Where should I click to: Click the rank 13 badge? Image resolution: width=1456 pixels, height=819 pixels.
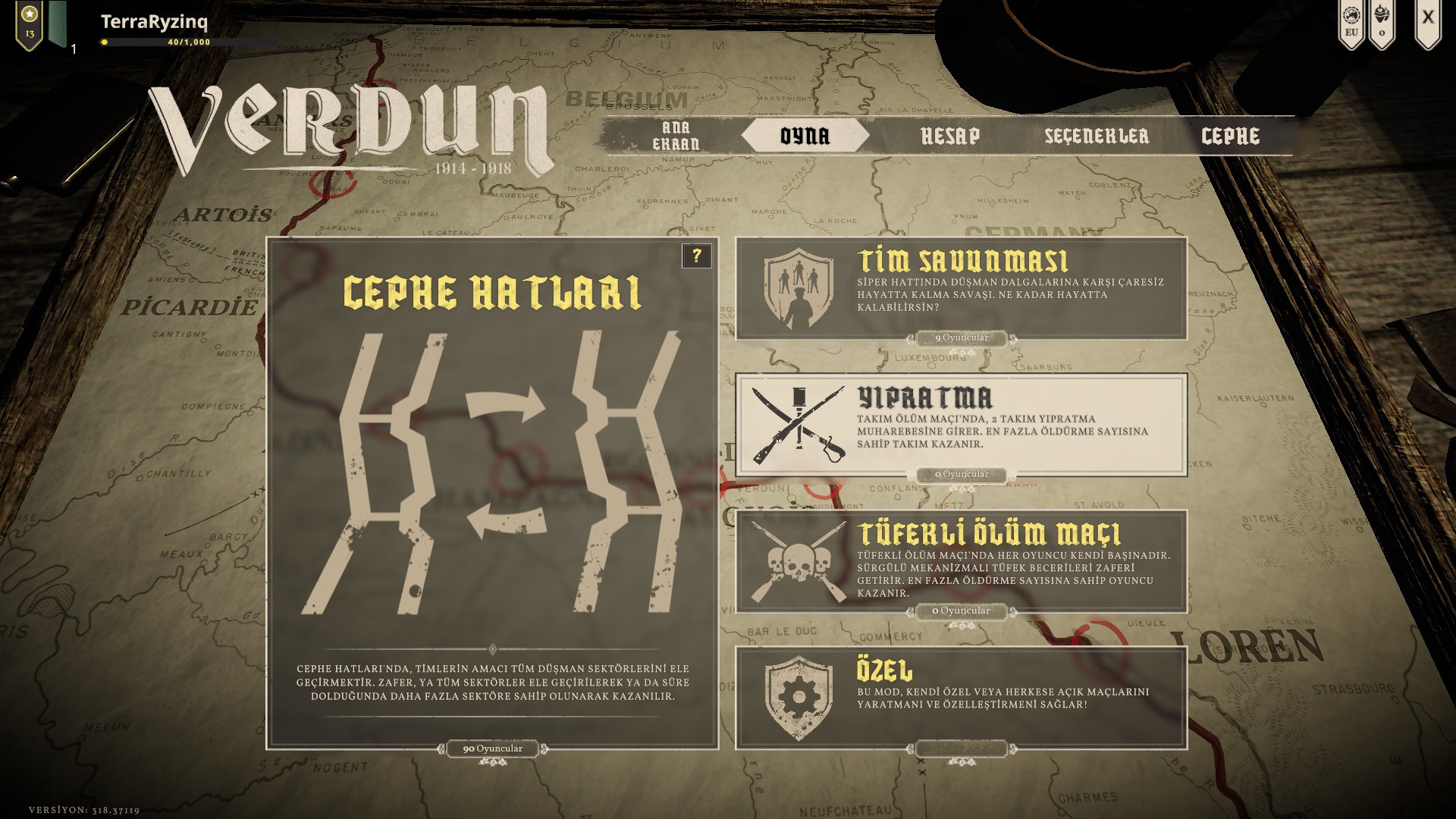30,23
